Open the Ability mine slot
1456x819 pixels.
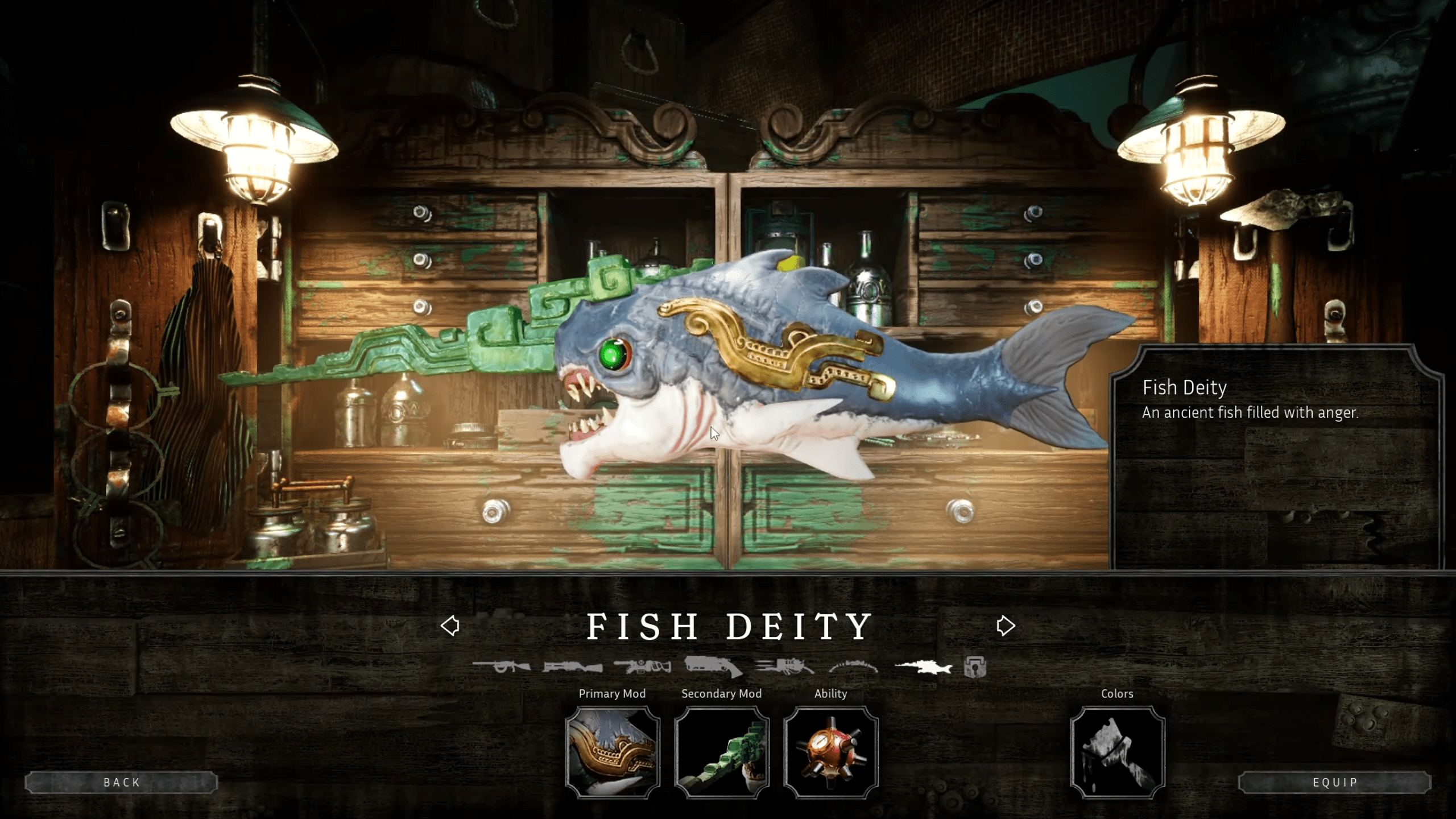831,750
